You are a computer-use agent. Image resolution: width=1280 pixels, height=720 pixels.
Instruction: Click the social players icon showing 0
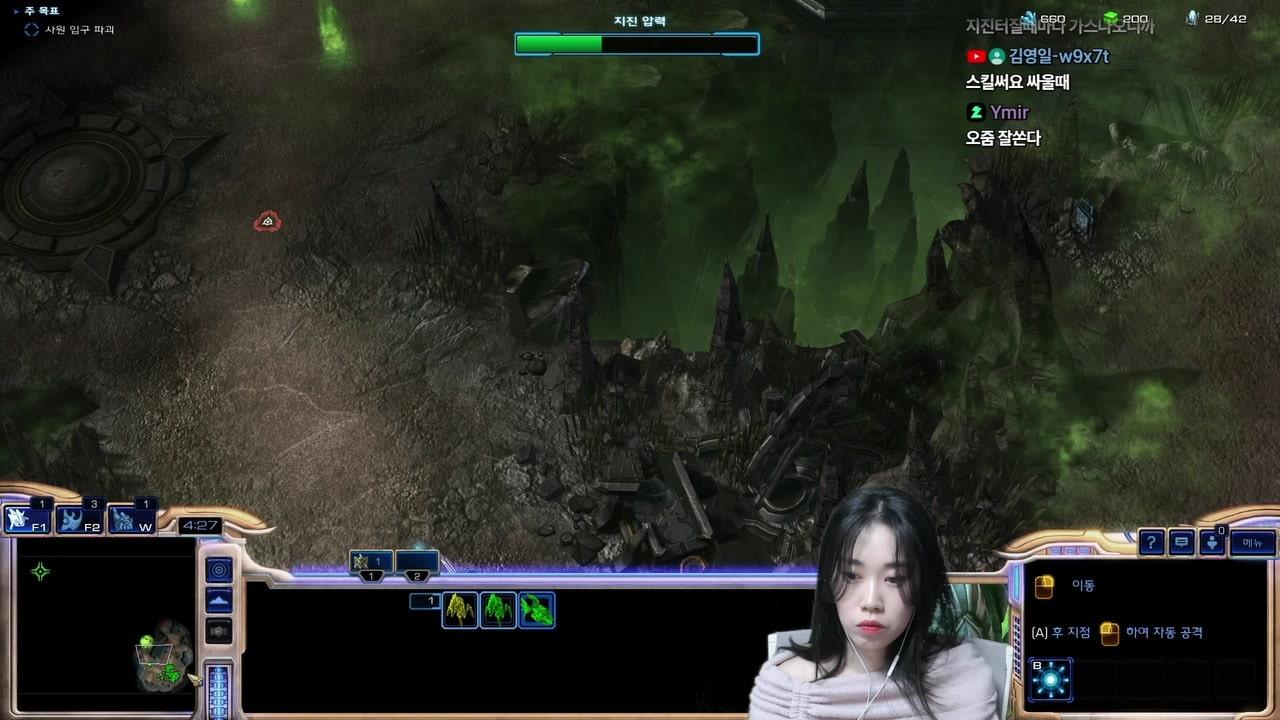pyautogui.click(x=1211, y=544)
